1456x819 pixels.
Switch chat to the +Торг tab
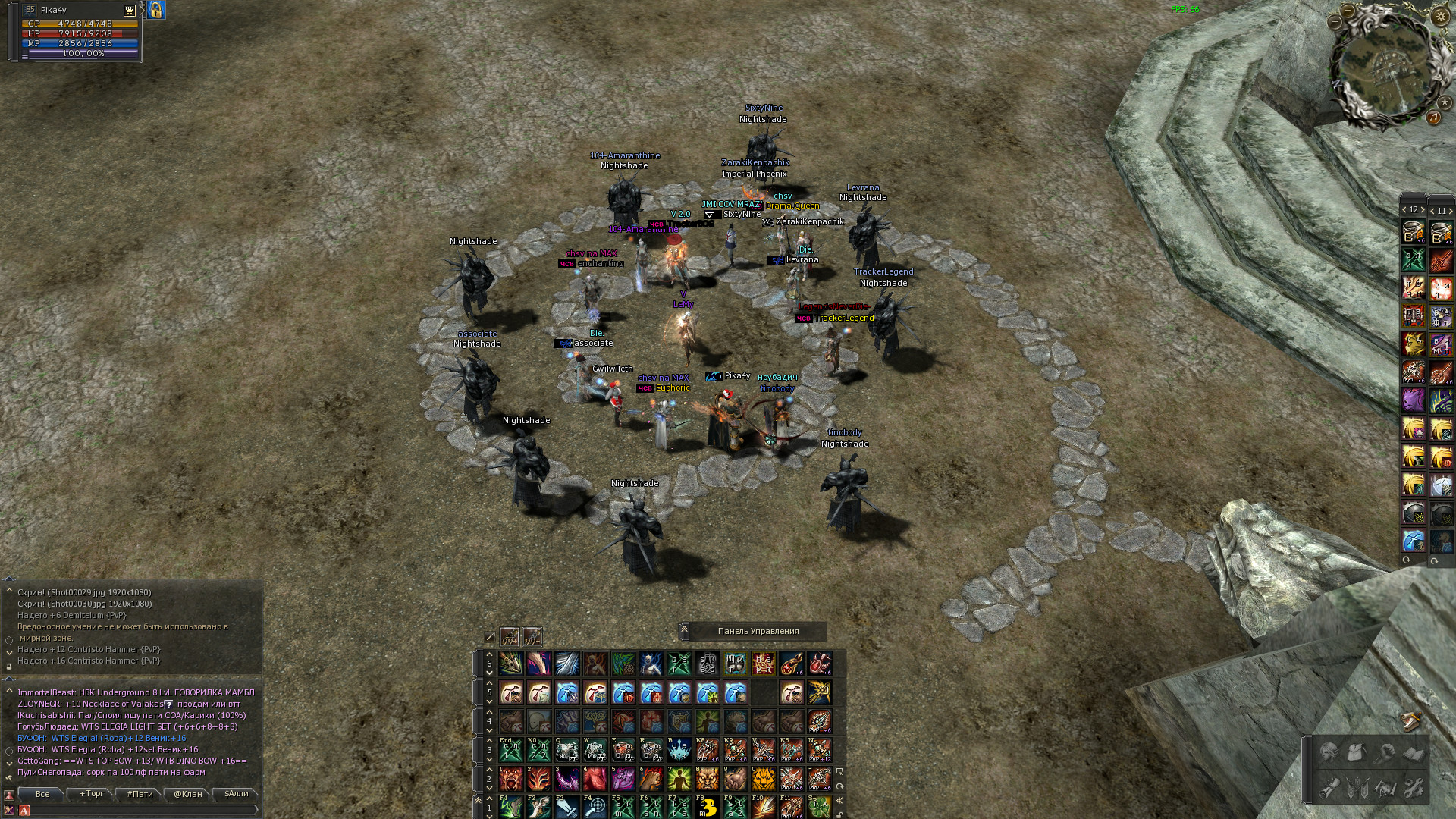[91, 794]
